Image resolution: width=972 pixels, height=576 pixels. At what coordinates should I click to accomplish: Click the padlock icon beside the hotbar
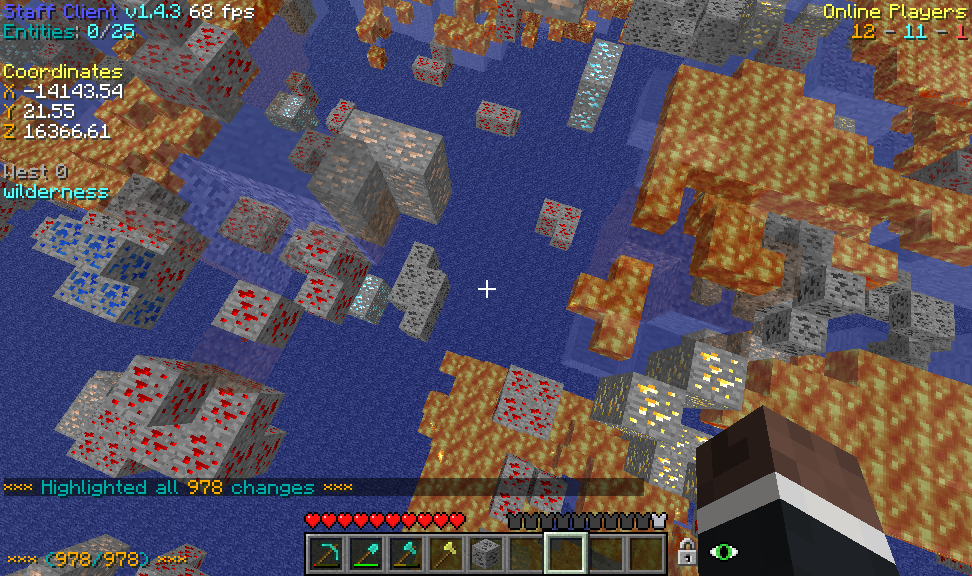[x=686, y=551]
